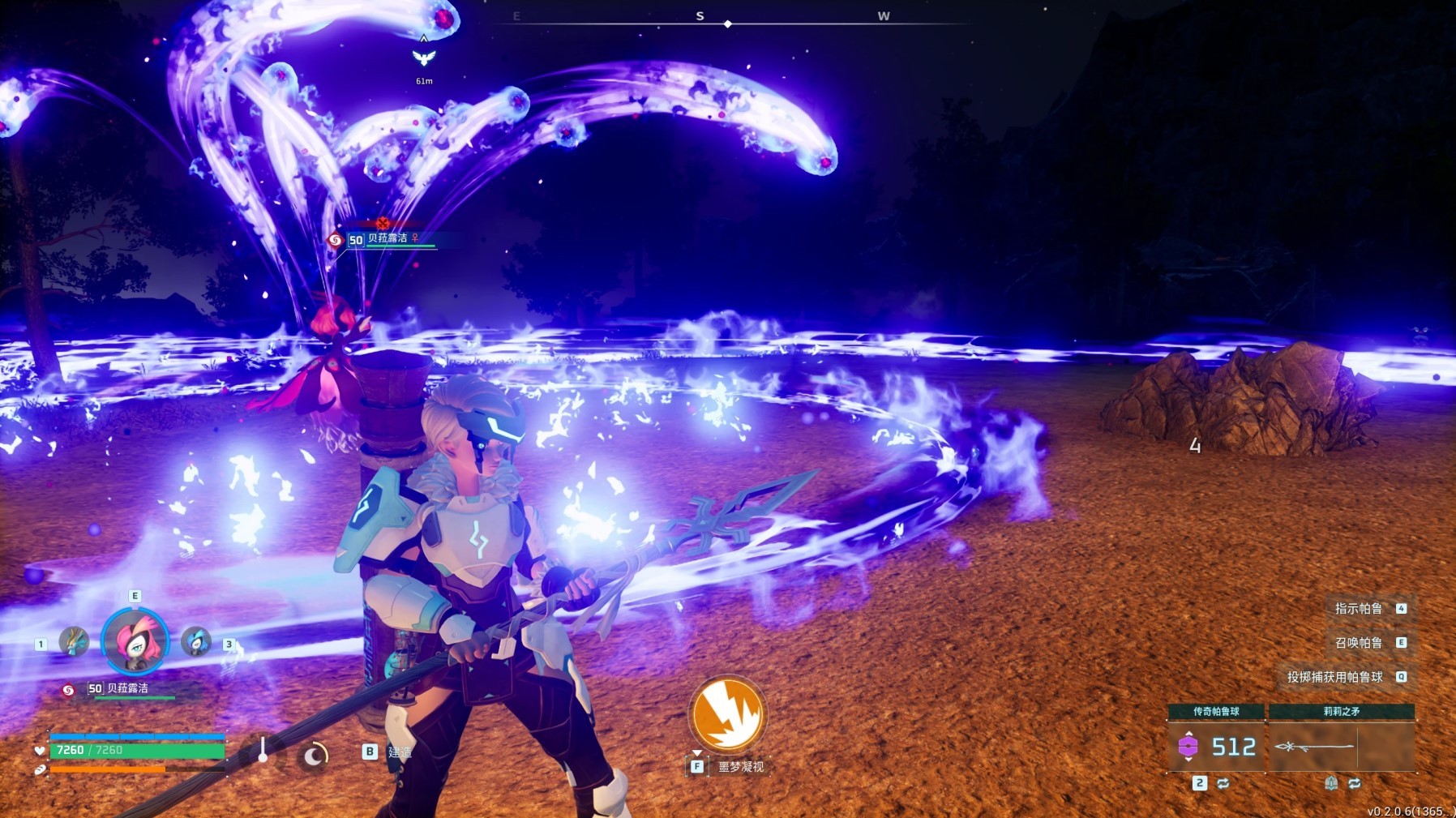Click the pal sphere swap arrows icon
Screen dimensions: 1456x818
(1223, 783)
